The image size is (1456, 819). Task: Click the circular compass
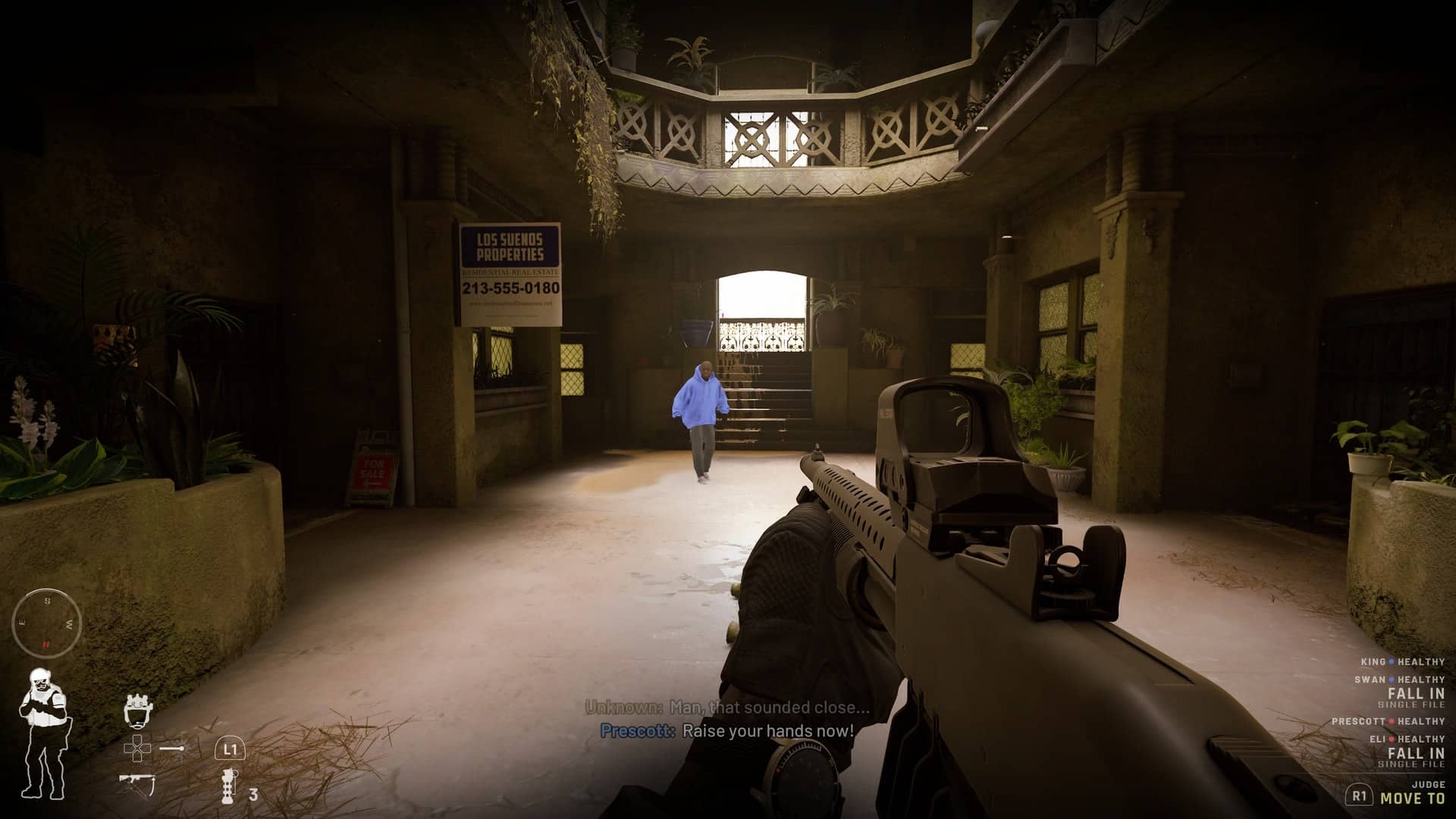pyautogui.click(x=47, y=623)
